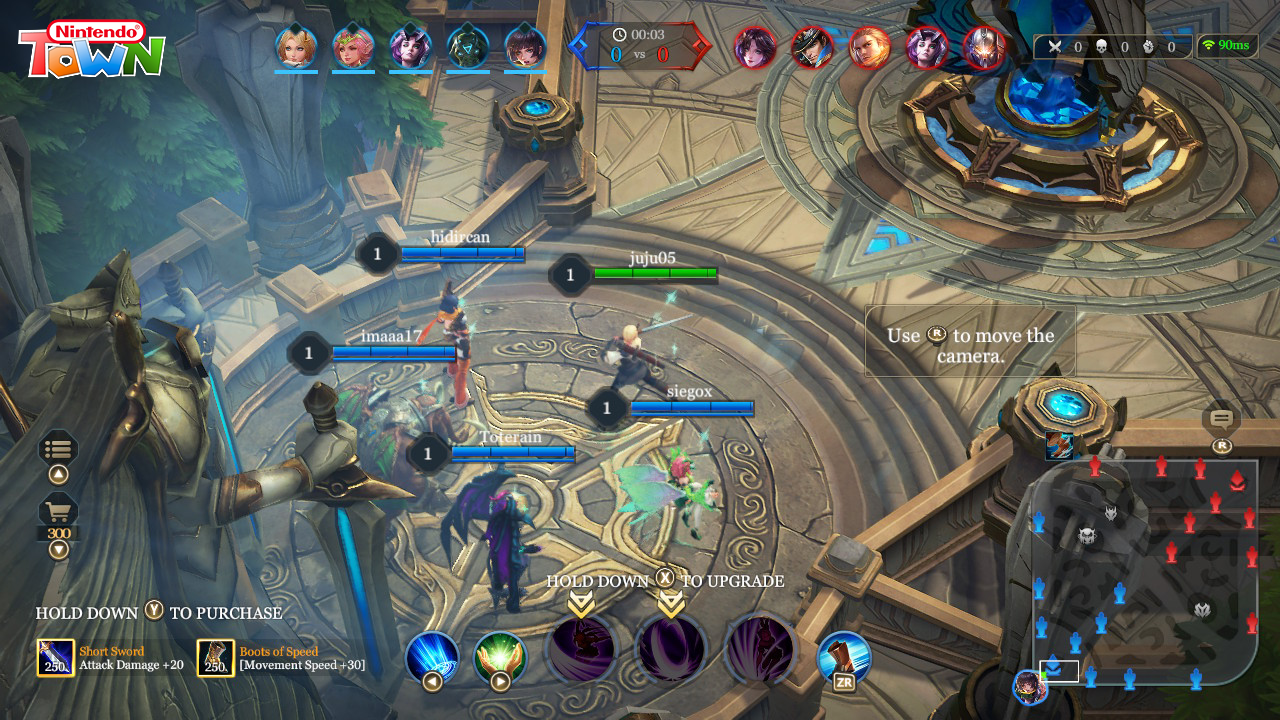
Task: Select the hooded green-triangle ally portrait
Action: (467, 47)
